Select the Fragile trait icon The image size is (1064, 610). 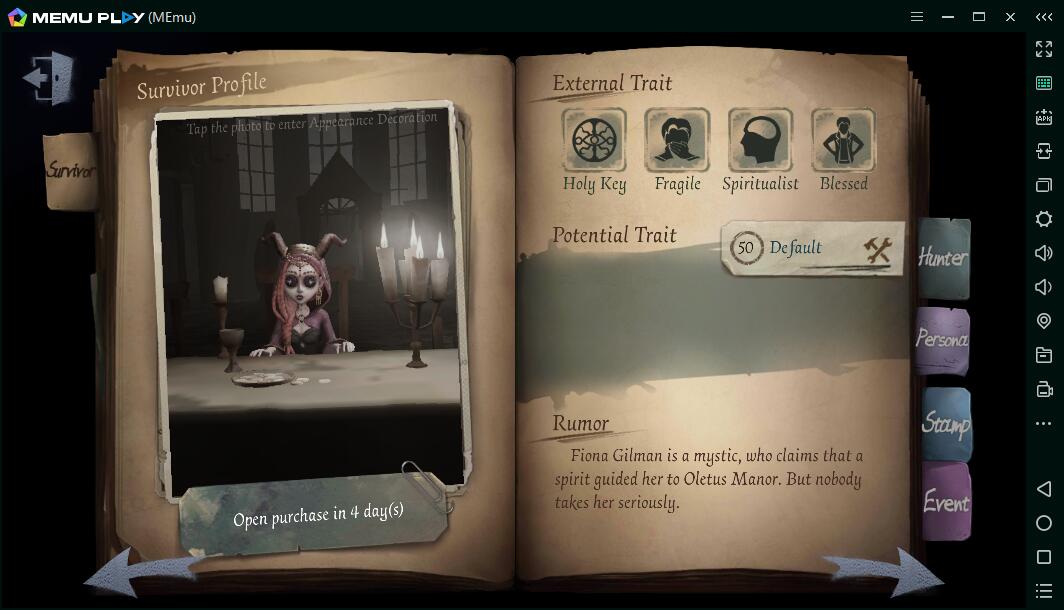pos(677,141)
